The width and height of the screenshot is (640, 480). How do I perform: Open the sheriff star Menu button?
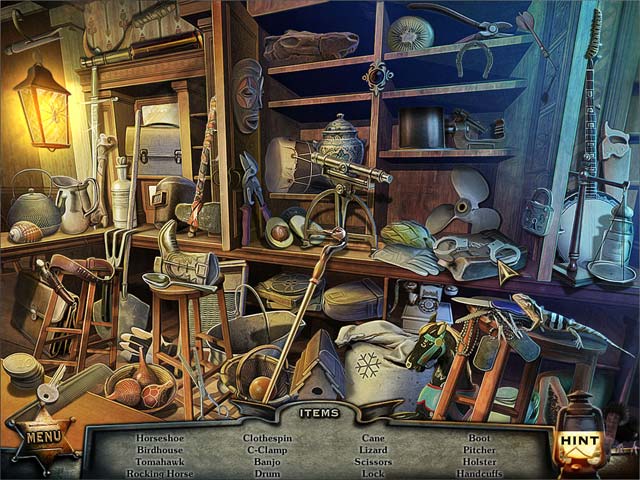(x=43, y=436)
